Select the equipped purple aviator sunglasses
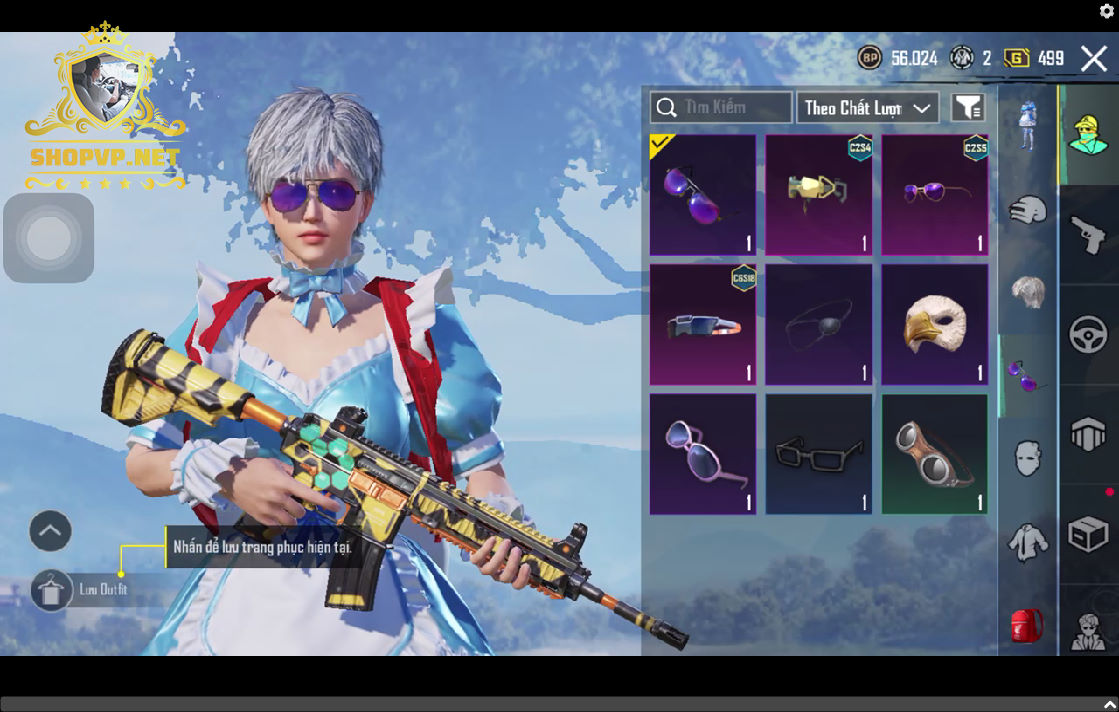The image size is (1119, 712). point(703,196)
